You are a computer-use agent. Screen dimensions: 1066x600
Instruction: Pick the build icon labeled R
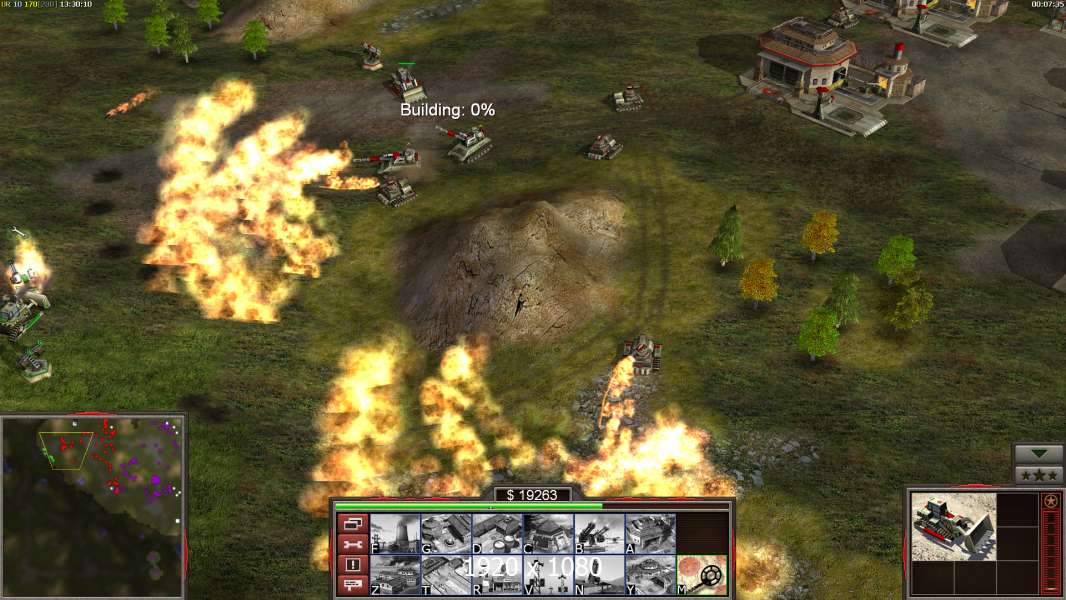tap(497, 575)
